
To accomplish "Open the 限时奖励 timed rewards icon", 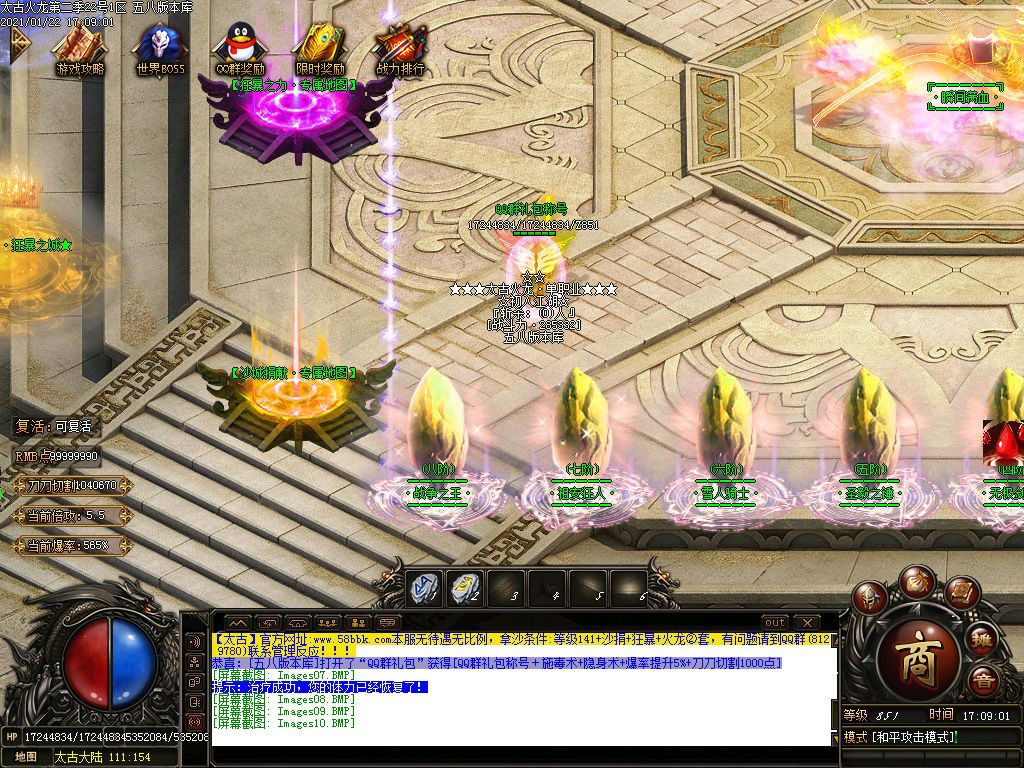I will [320, 47].
